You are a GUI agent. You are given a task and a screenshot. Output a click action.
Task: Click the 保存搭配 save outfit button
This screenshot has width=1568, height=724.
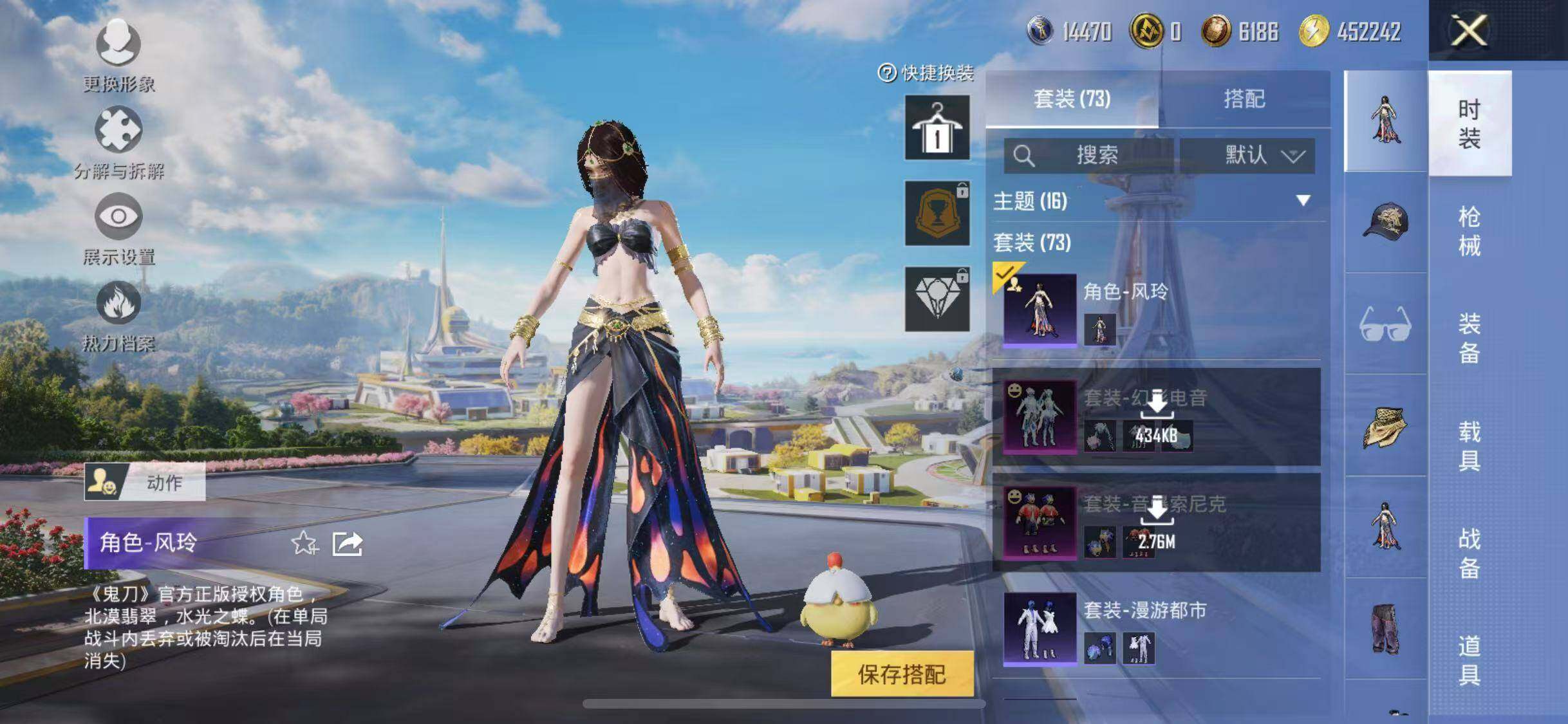(901, 674)
